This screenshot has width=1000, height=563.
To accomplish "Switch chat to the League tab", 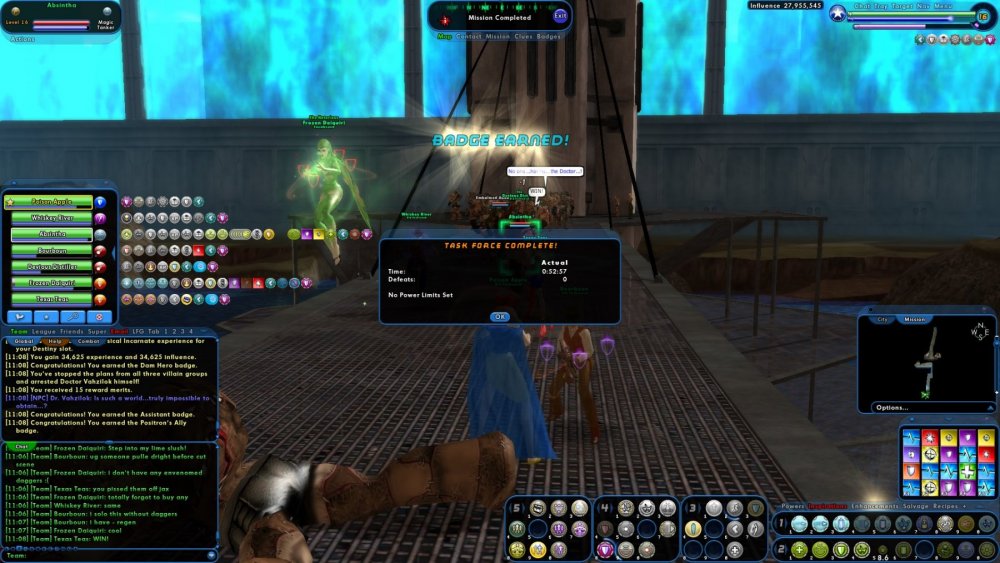I will tap(43, 331).
